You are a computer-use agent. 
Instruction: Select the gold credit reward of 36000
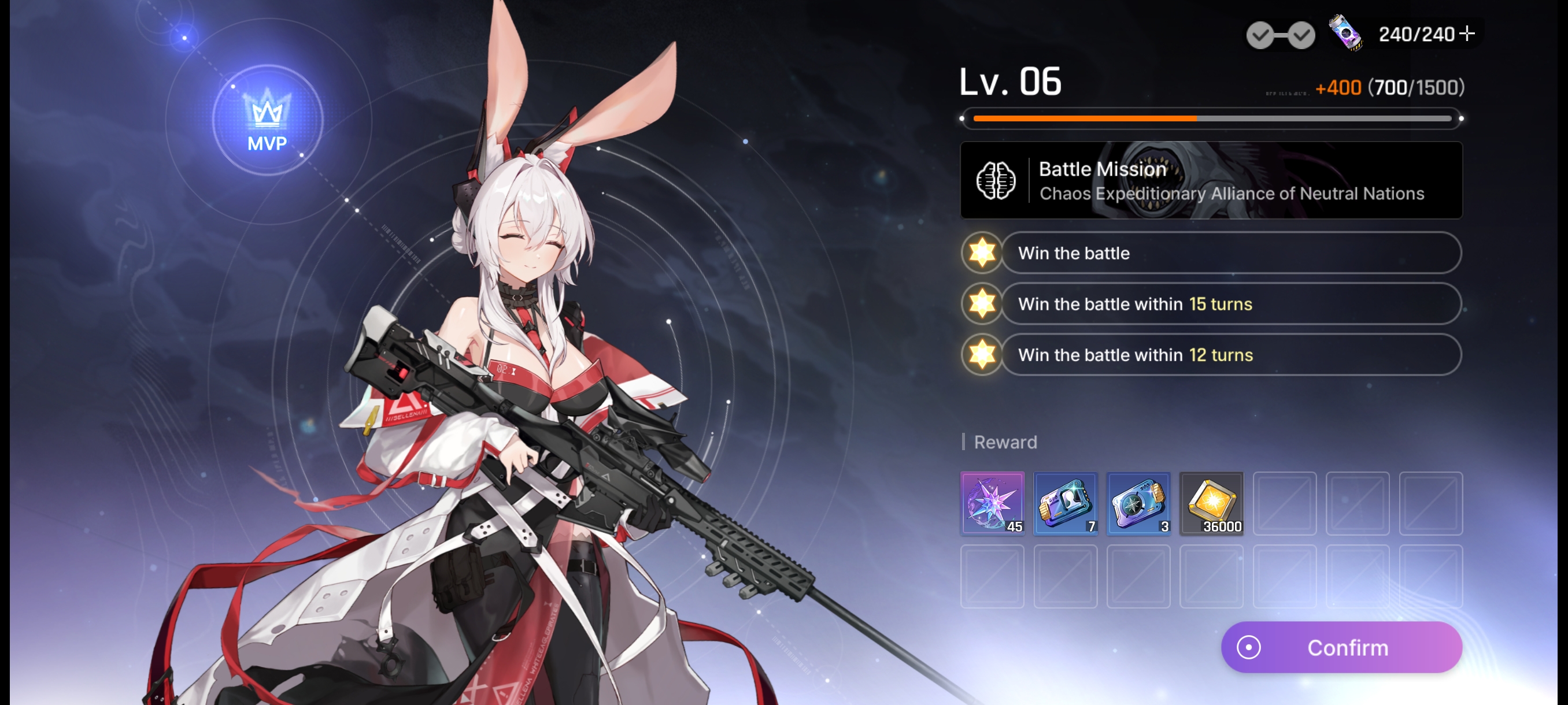[1211, 503]
